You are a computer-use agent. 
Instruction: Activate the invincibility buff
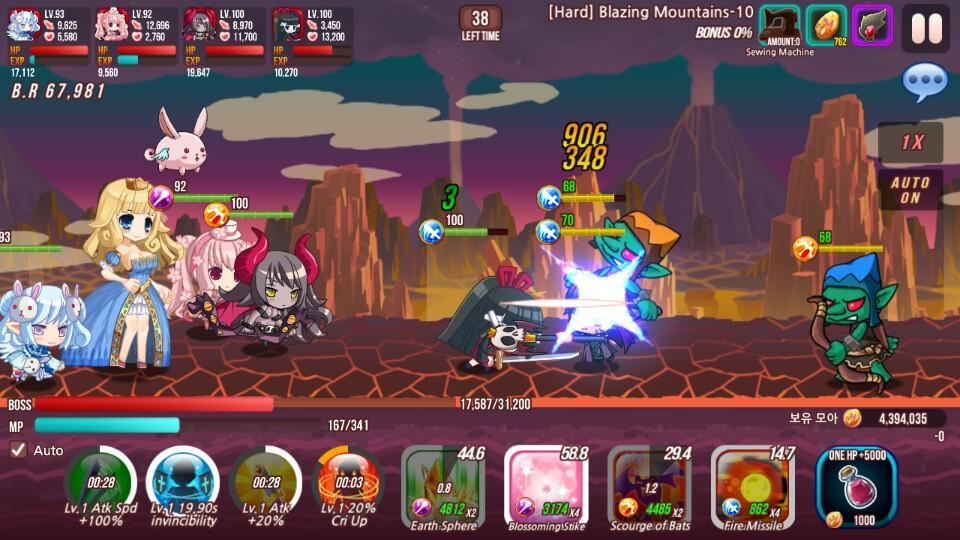click(183, 482)
